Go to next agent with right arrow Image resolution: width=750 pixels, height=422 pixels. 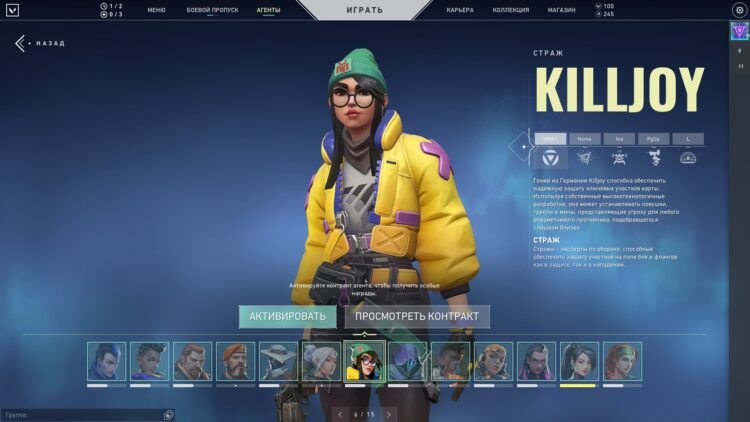coord(389,413)
